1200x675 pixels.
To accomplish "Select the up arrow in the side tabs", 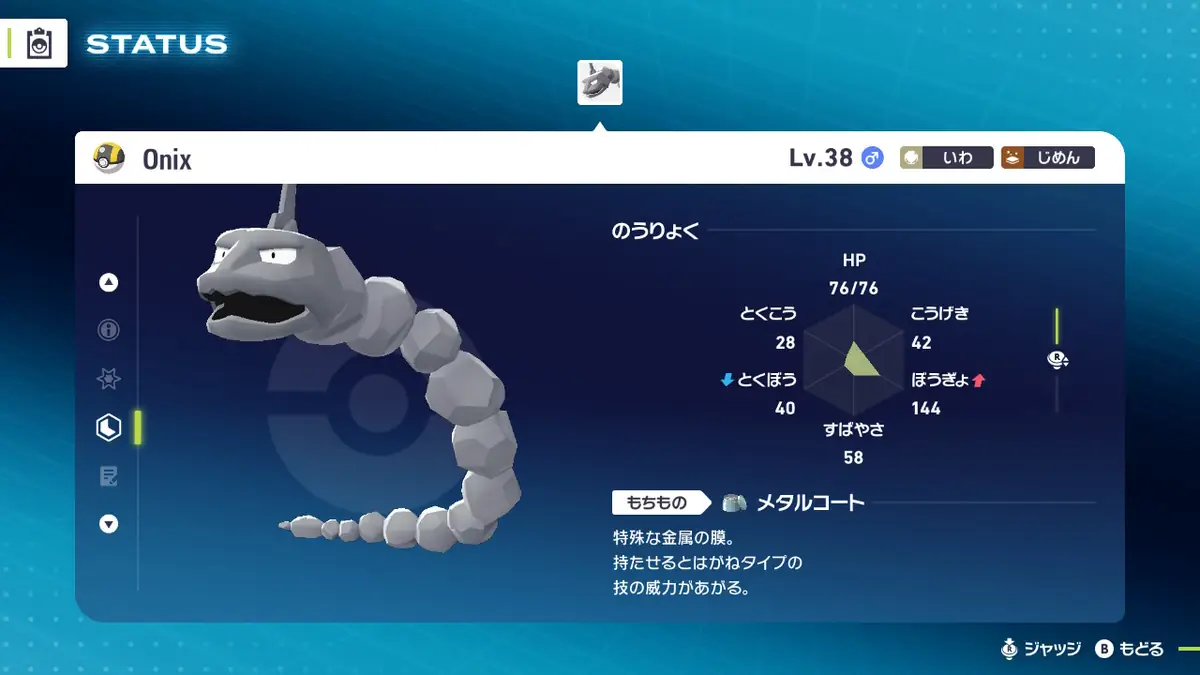I will coord(109,283).
